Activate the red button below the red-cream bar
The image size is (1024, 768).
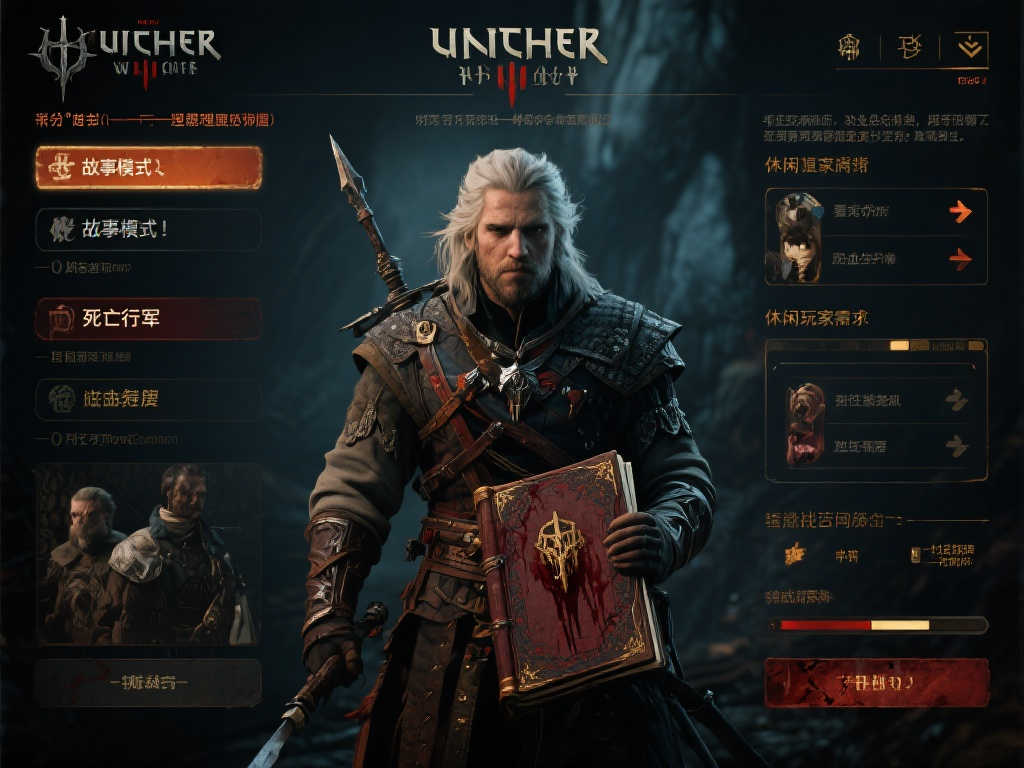(876, 683)
